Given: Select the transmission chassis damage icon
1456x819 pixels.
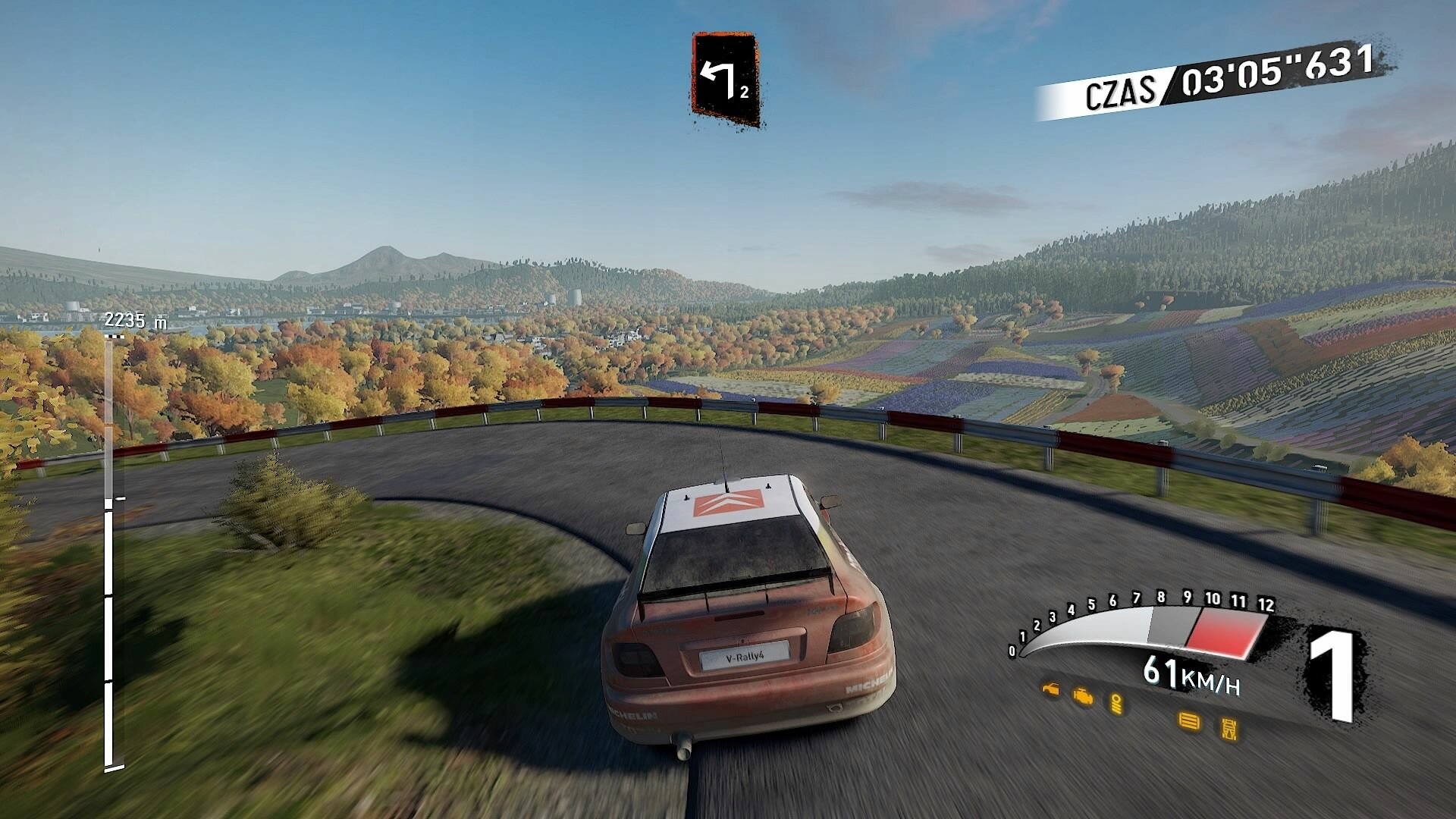Looking at the screenshot, I should click(x=1229, y=730).
